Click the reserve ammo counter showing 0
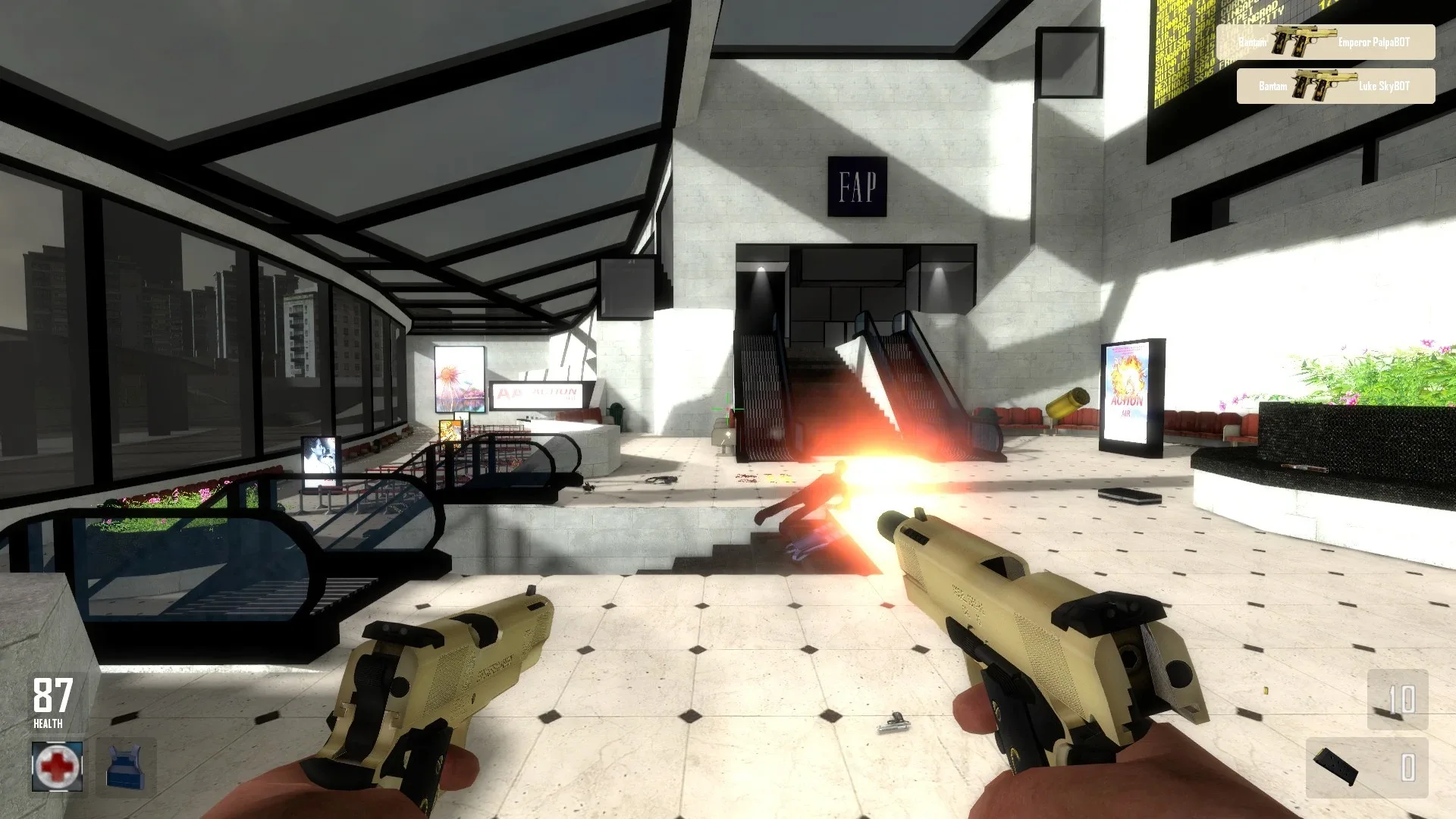 (1408, 767)
